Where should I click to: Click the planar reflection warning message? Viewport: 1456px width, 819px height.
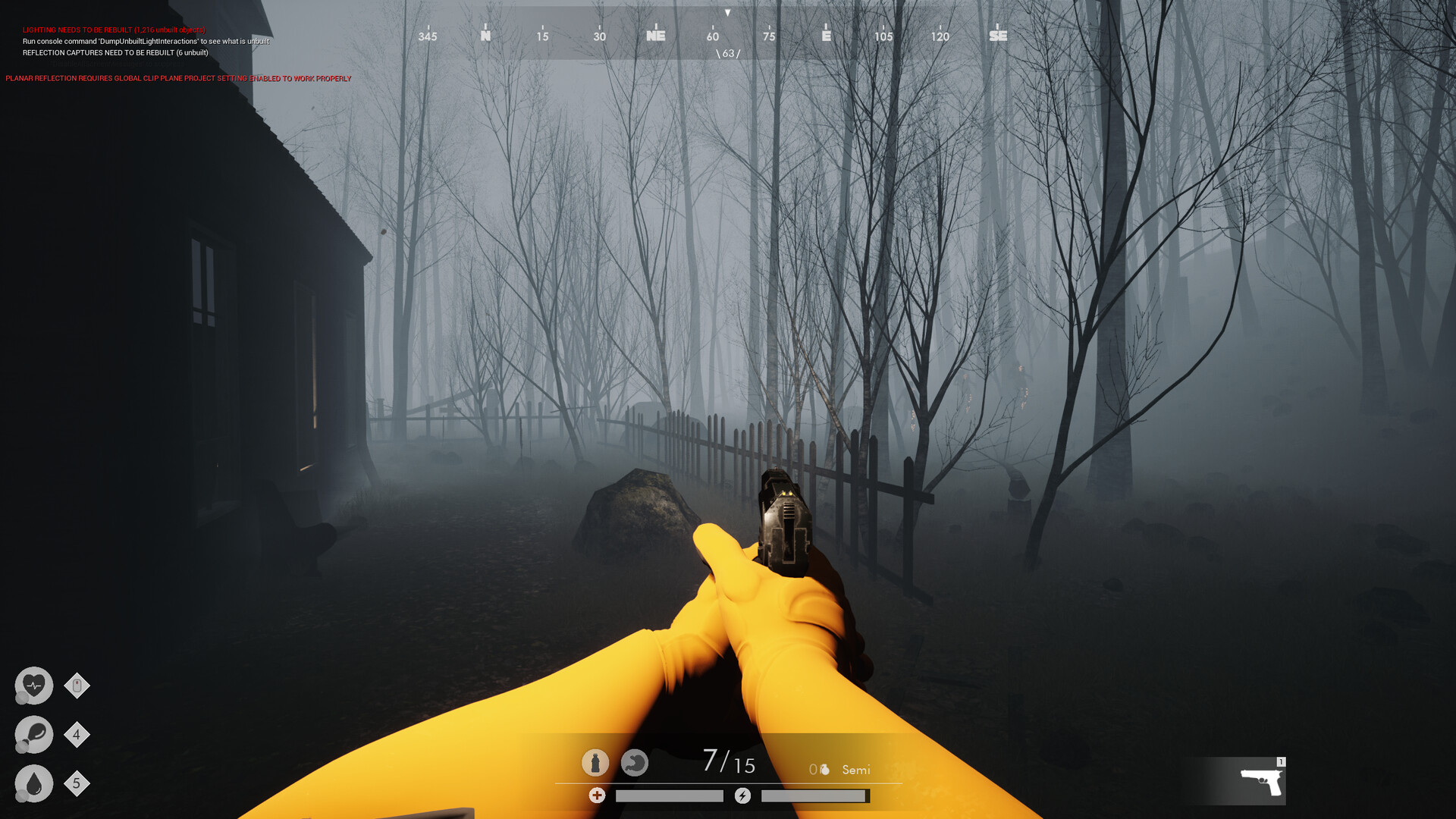(x=178, y=78)
